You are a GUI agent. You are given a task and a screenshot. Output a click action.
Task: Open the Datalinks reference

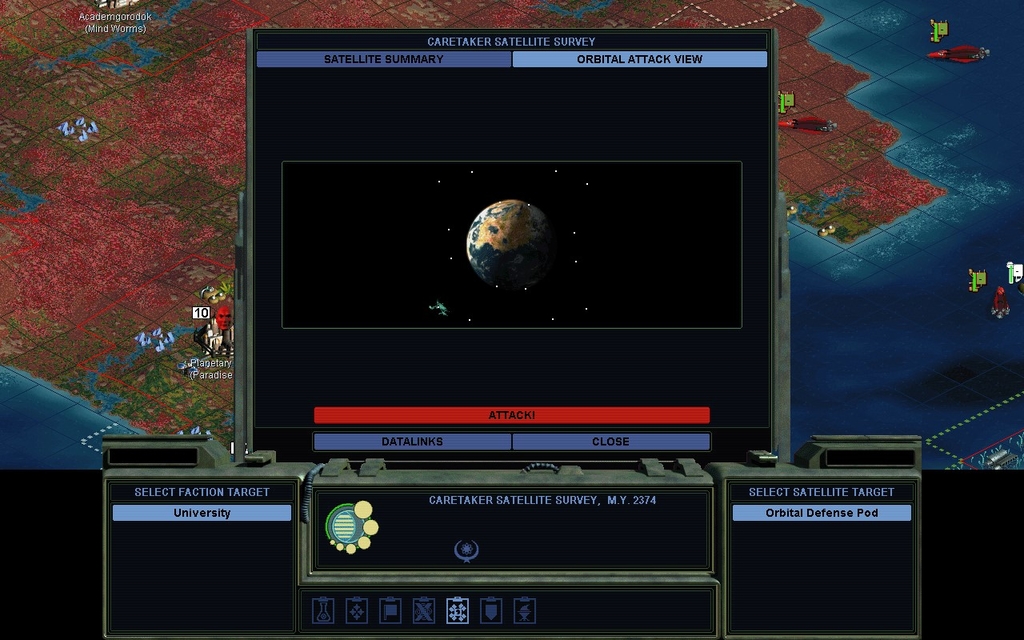(x=412, y=441)
